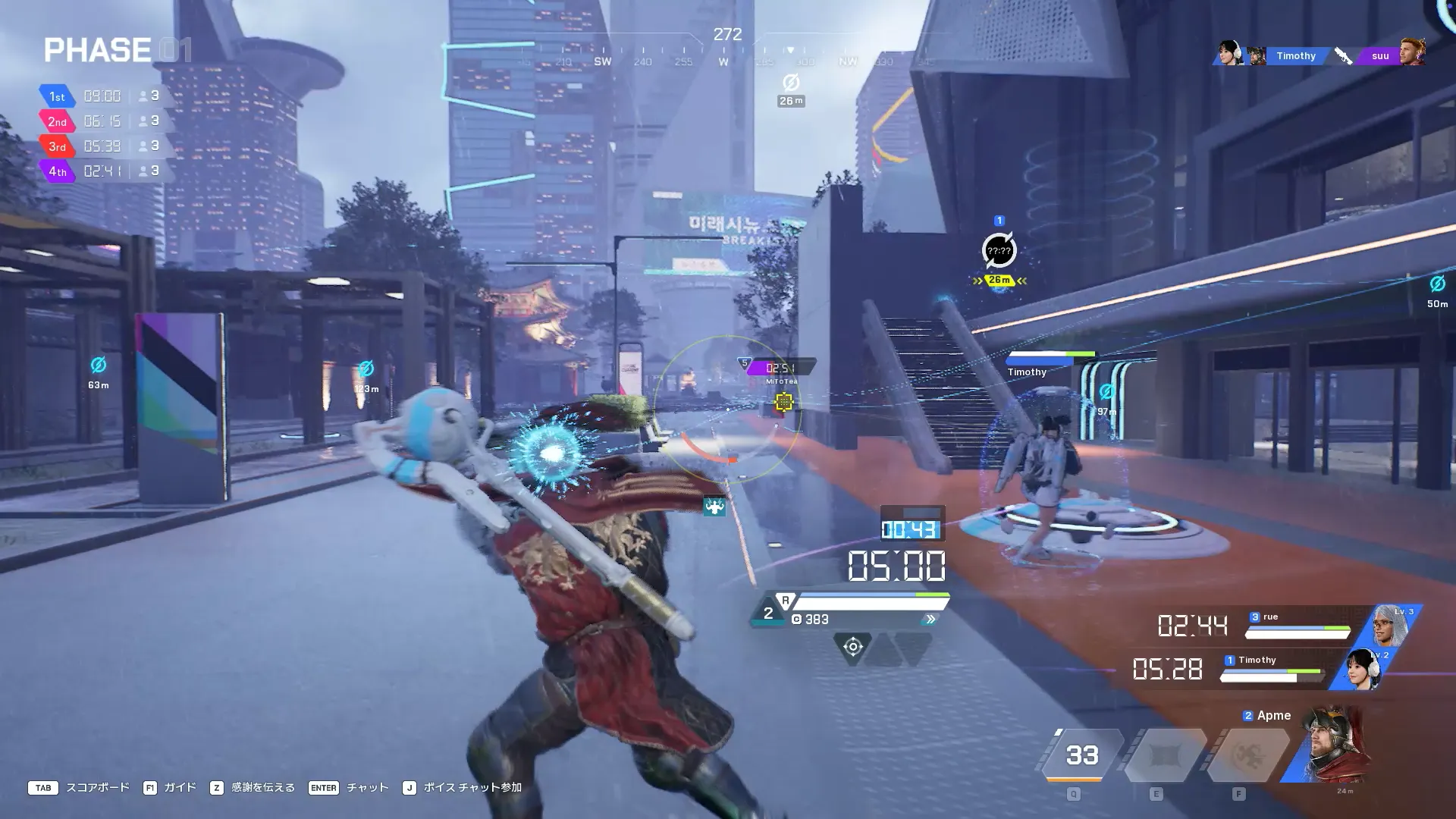The height and width of the screenshot is (819, 1456).
Task: Click the crosshair icon below the credits counter
Action: click(x=852, y=647)
